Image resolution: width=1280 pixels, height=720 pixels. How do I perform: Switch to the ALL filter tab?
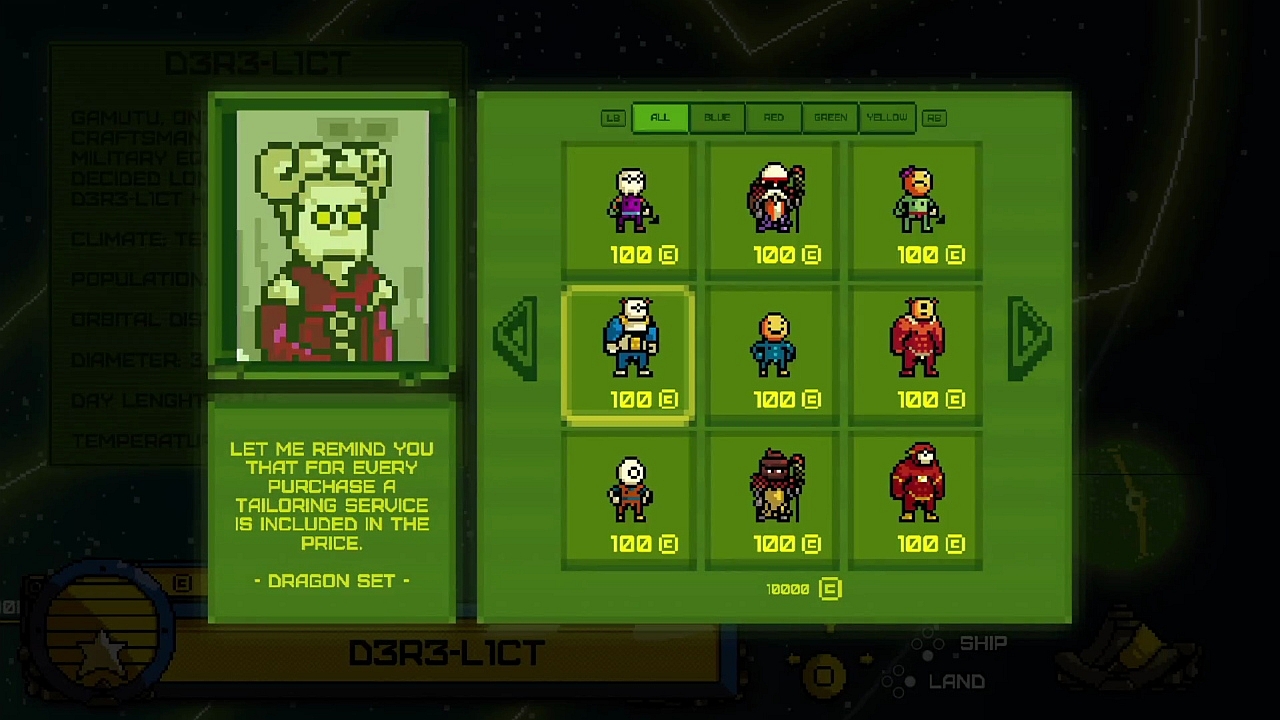click(659, 117)
